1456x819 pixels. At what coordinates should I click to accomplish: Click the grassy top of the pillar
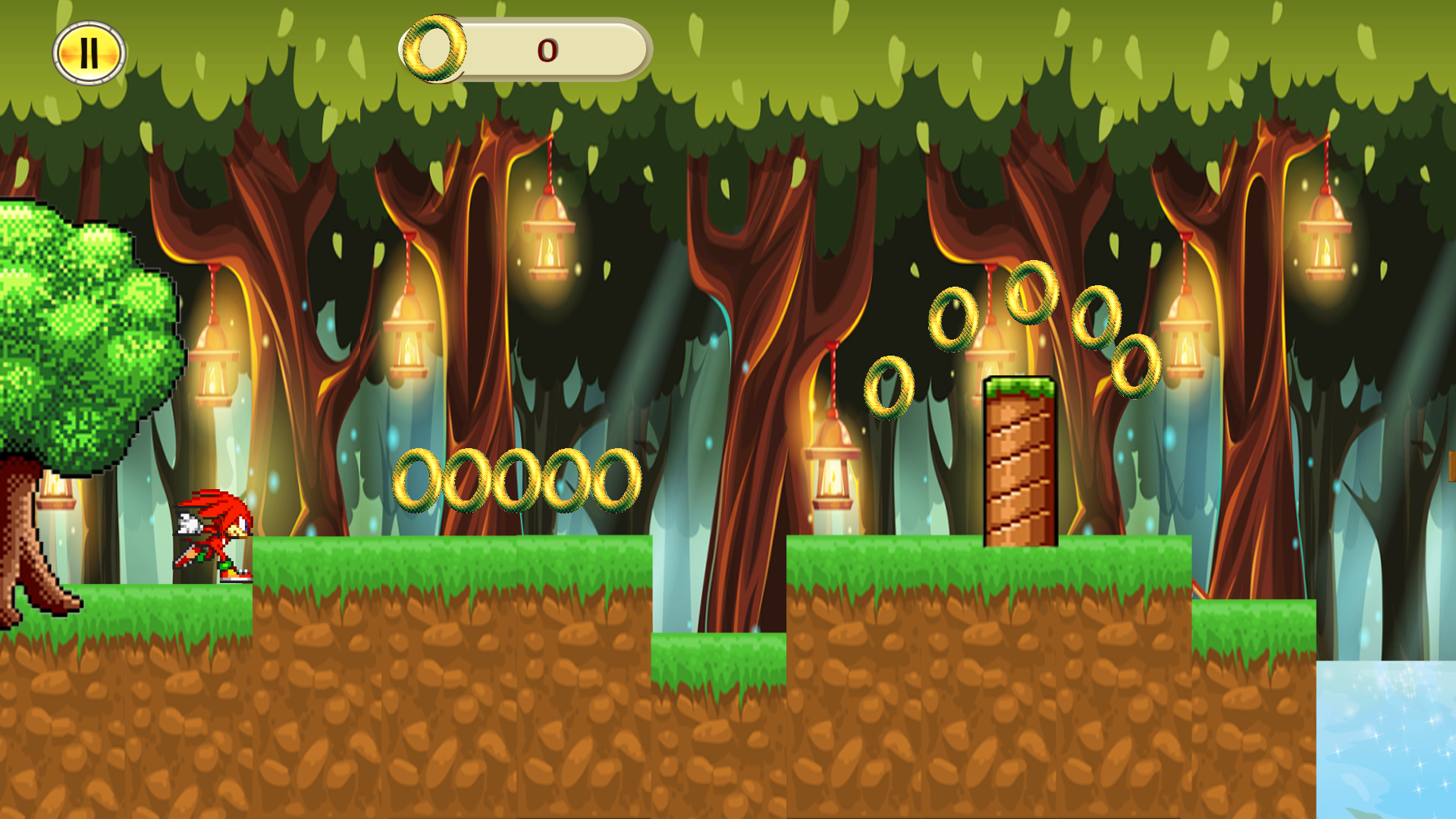[1020, 388]
